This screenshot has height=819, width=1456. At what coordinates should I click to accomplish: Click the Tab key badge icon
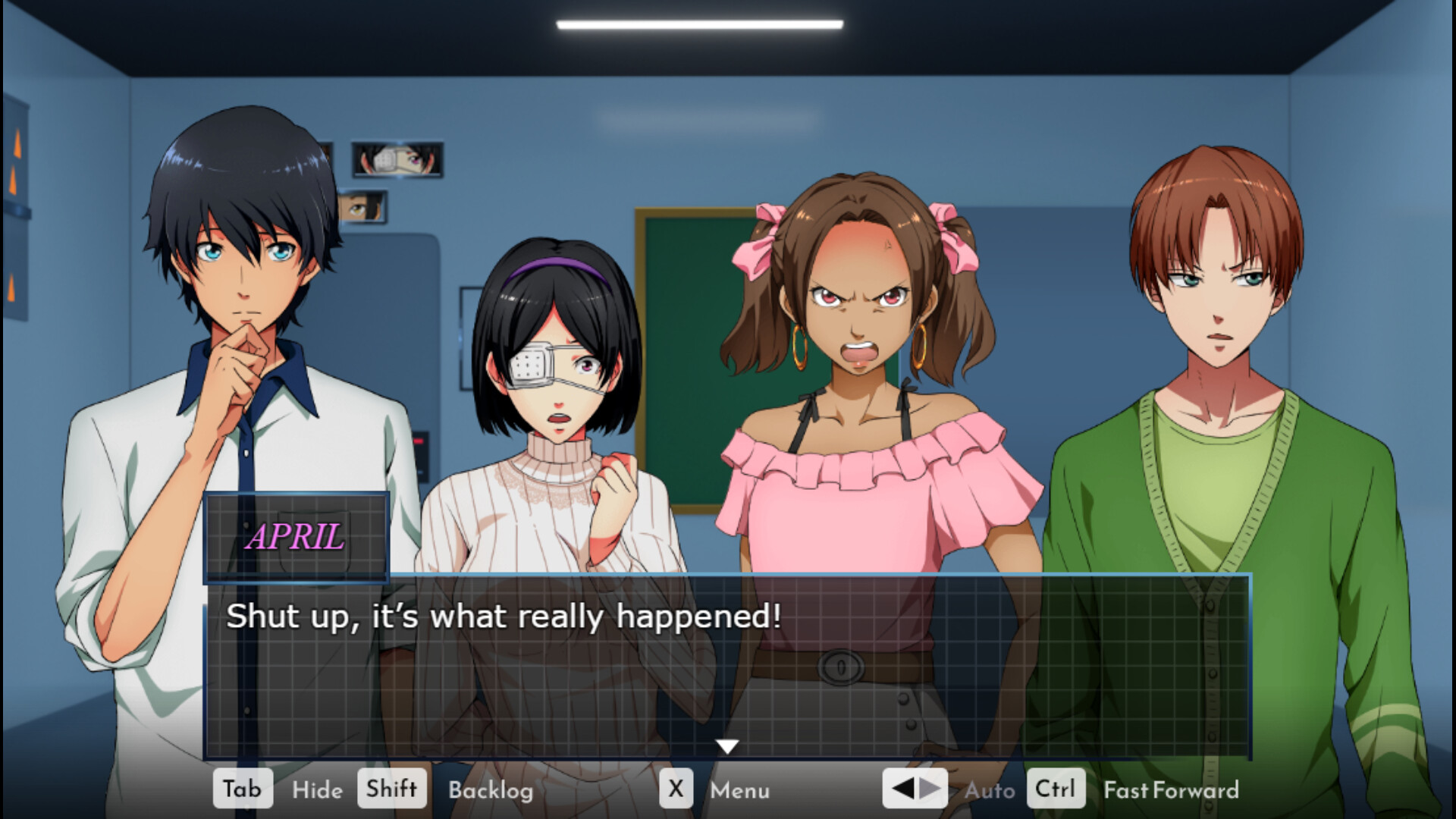[243, 789]
